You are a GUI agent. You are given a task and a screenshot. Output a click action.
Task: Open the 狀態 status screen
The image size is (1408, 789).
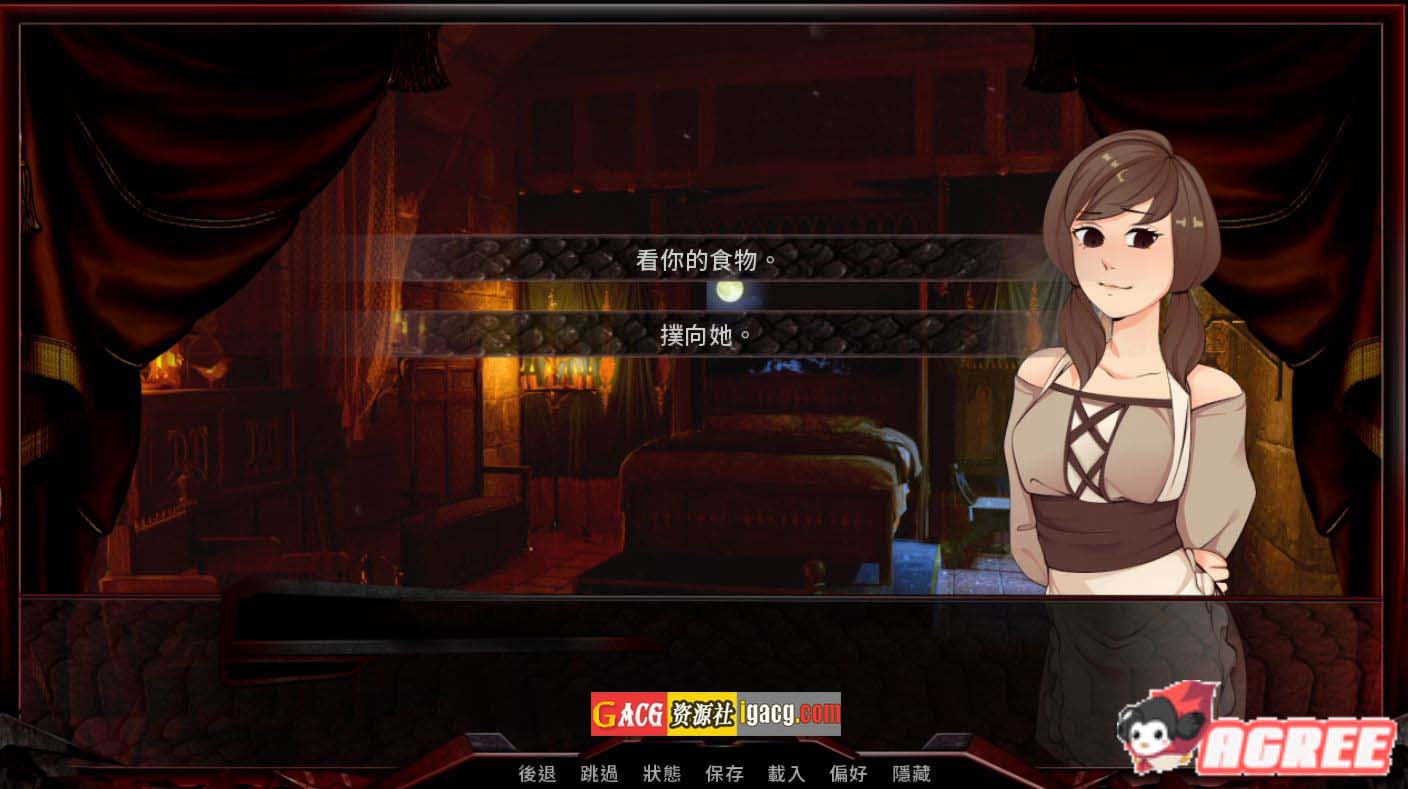[661, 773]
